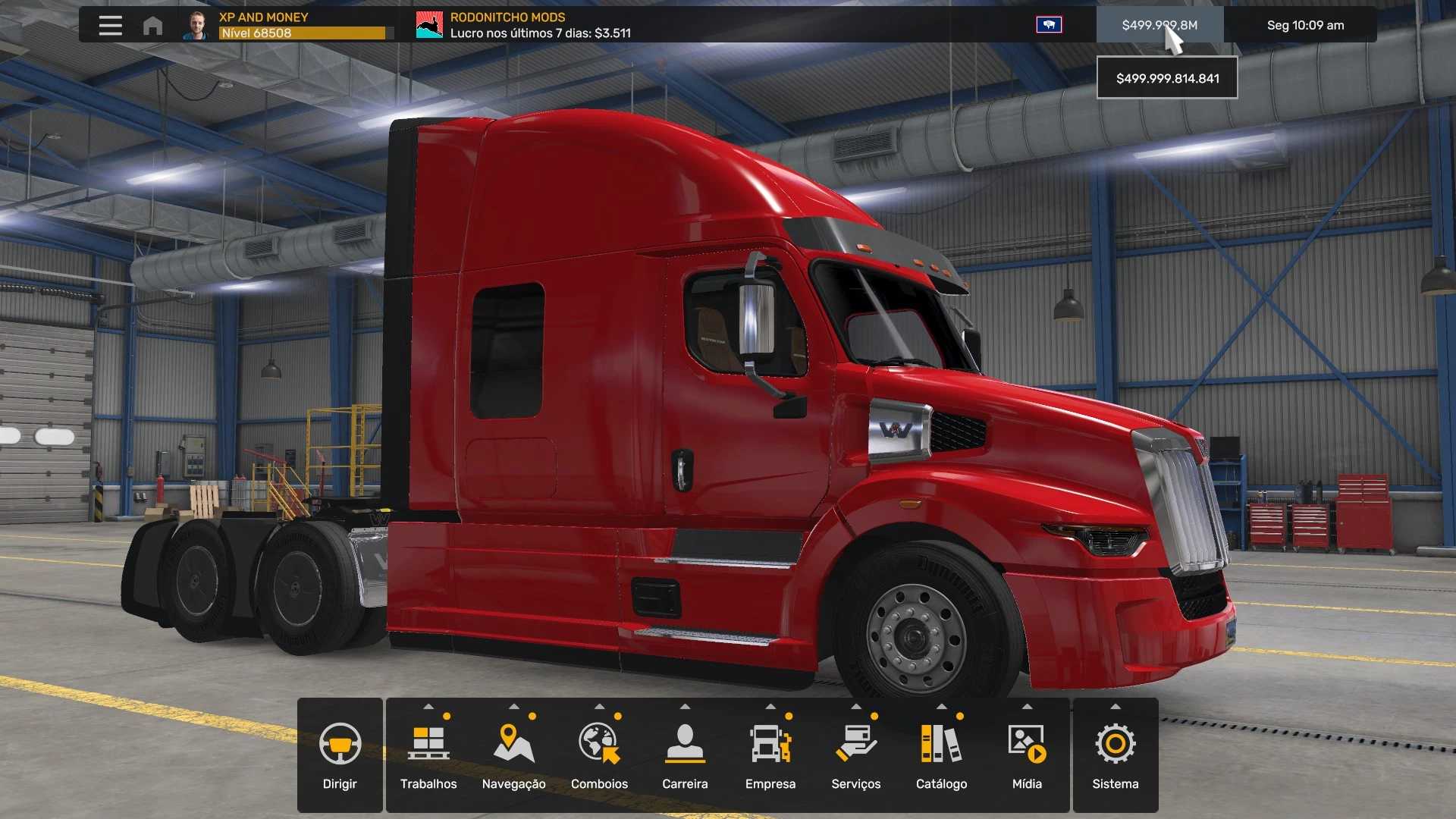Viewport: 1456px width, 819px height.
Task: Open the XP AND MONEY driver profile
Action: click(x=288, y=25)
